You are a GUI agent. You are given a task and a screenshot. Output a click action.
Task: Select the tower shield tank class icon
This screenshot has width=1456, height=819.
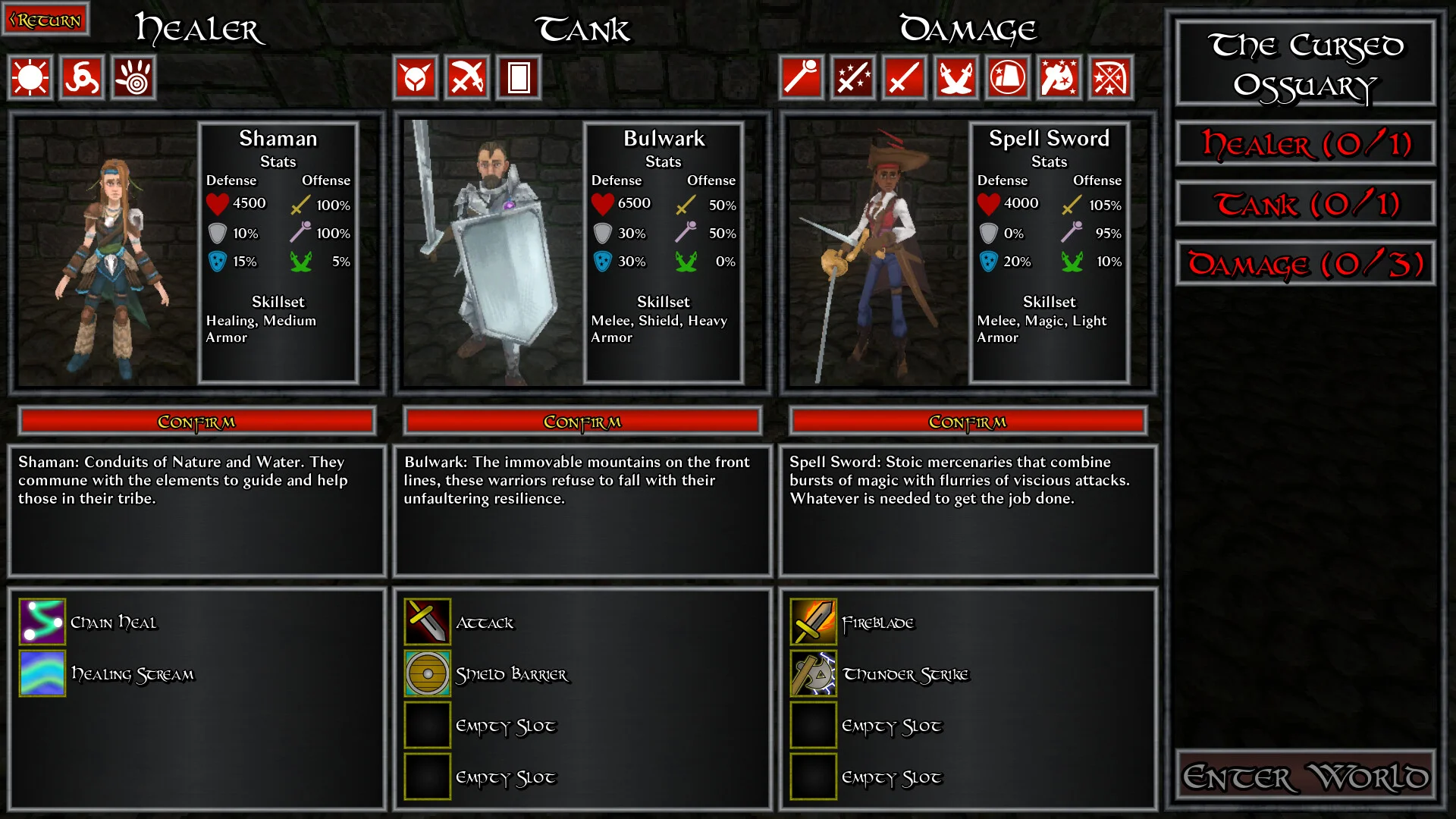click(519, 77)
